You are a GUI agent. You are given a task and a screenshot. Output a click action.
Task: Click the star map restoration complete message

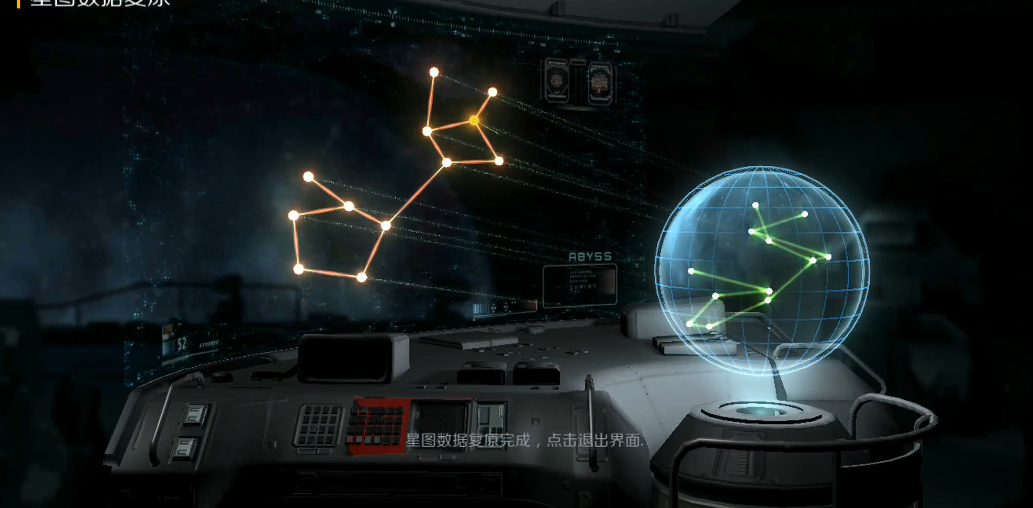[x=525, y=440]
